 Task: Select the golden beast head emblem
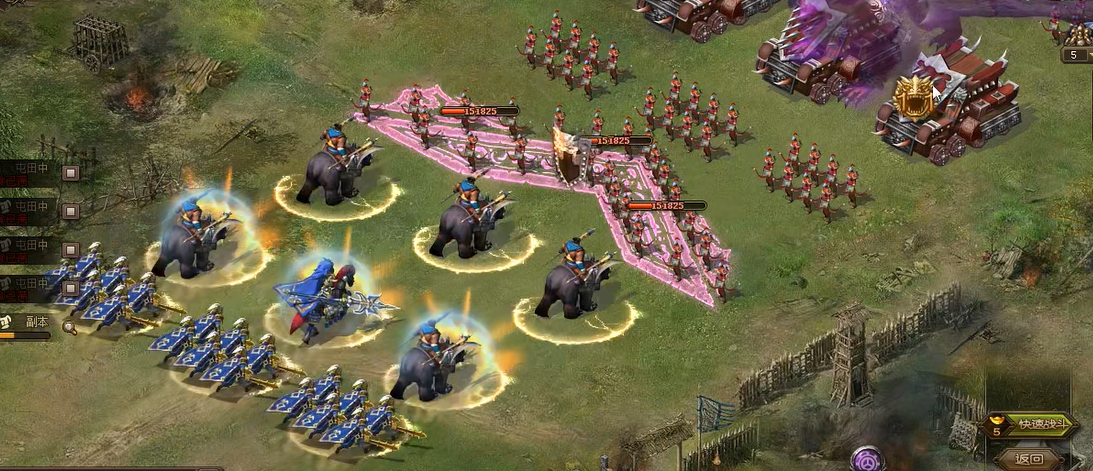[x=913, y=96]
